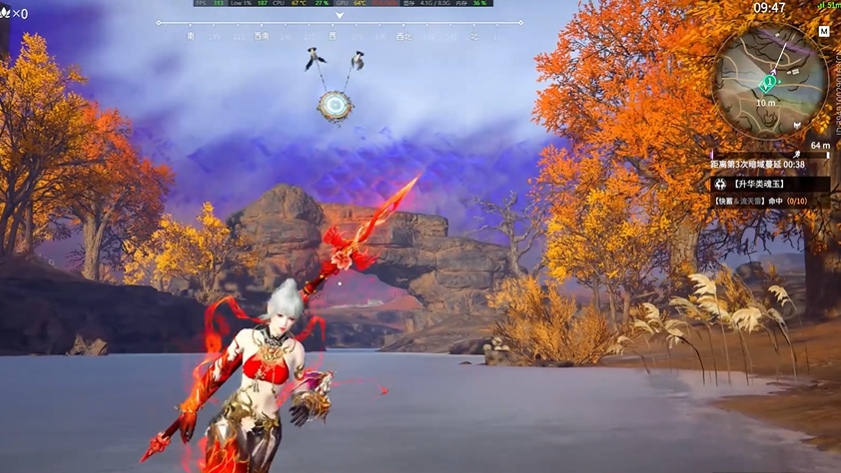
Task: Click the 快蓄&流天雷 hit objective line
Action: coord(760,201)
